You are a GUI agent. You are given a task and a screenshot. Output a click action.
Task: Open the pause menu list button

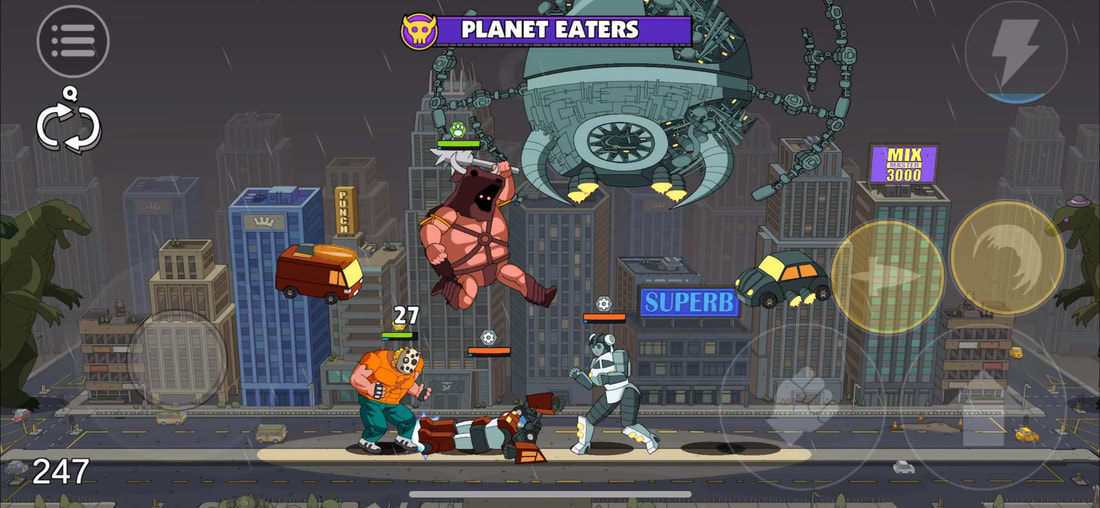[x=72, y=41]
